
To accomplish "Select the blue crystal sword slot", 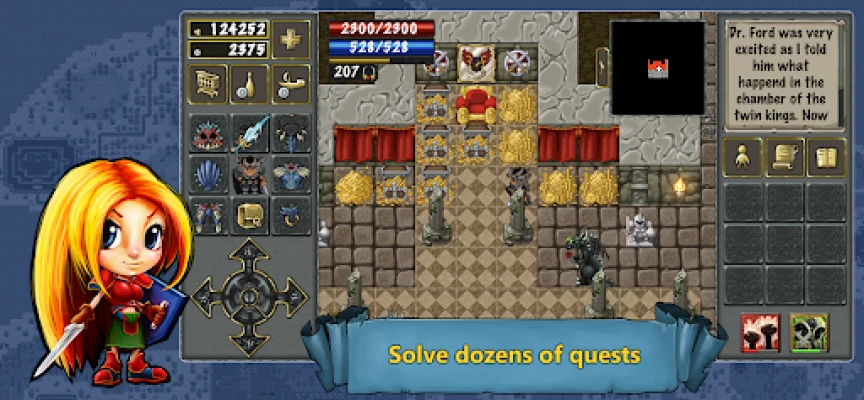I will click(250, 133).
